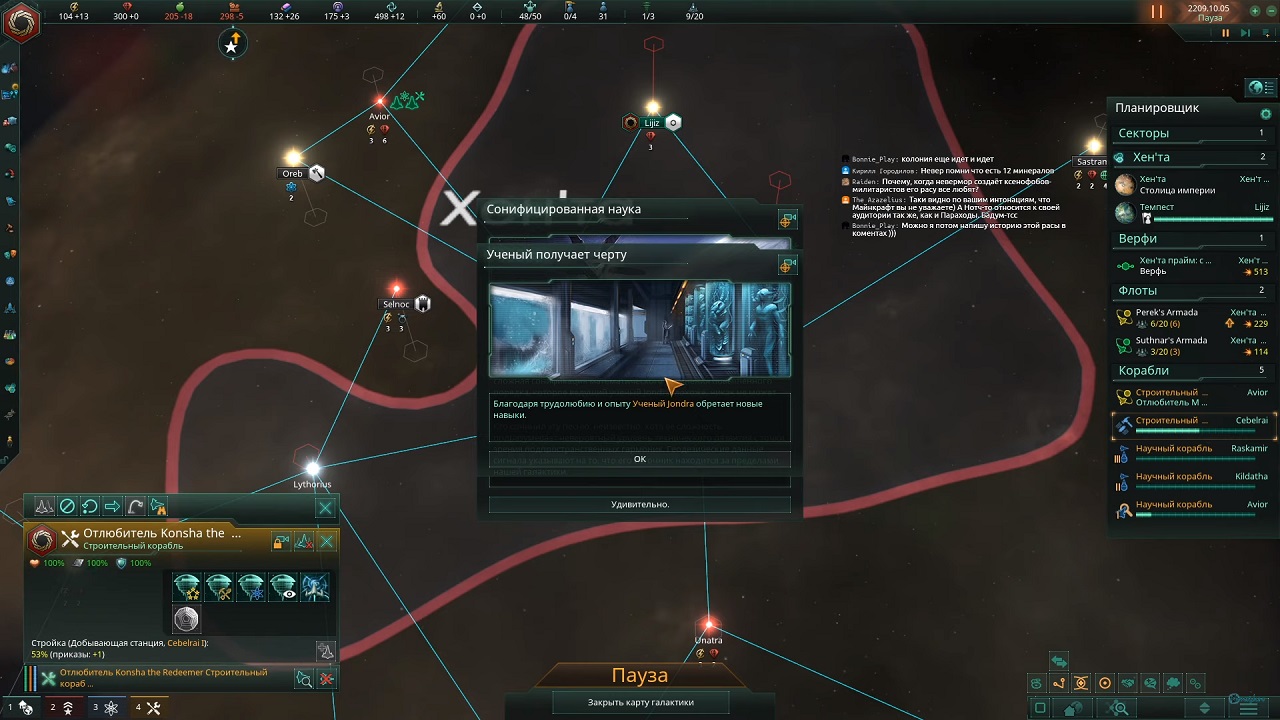The image size is (1280, 720).
Task: Decrease game speed with the minus button
Action: [1270, 11]
